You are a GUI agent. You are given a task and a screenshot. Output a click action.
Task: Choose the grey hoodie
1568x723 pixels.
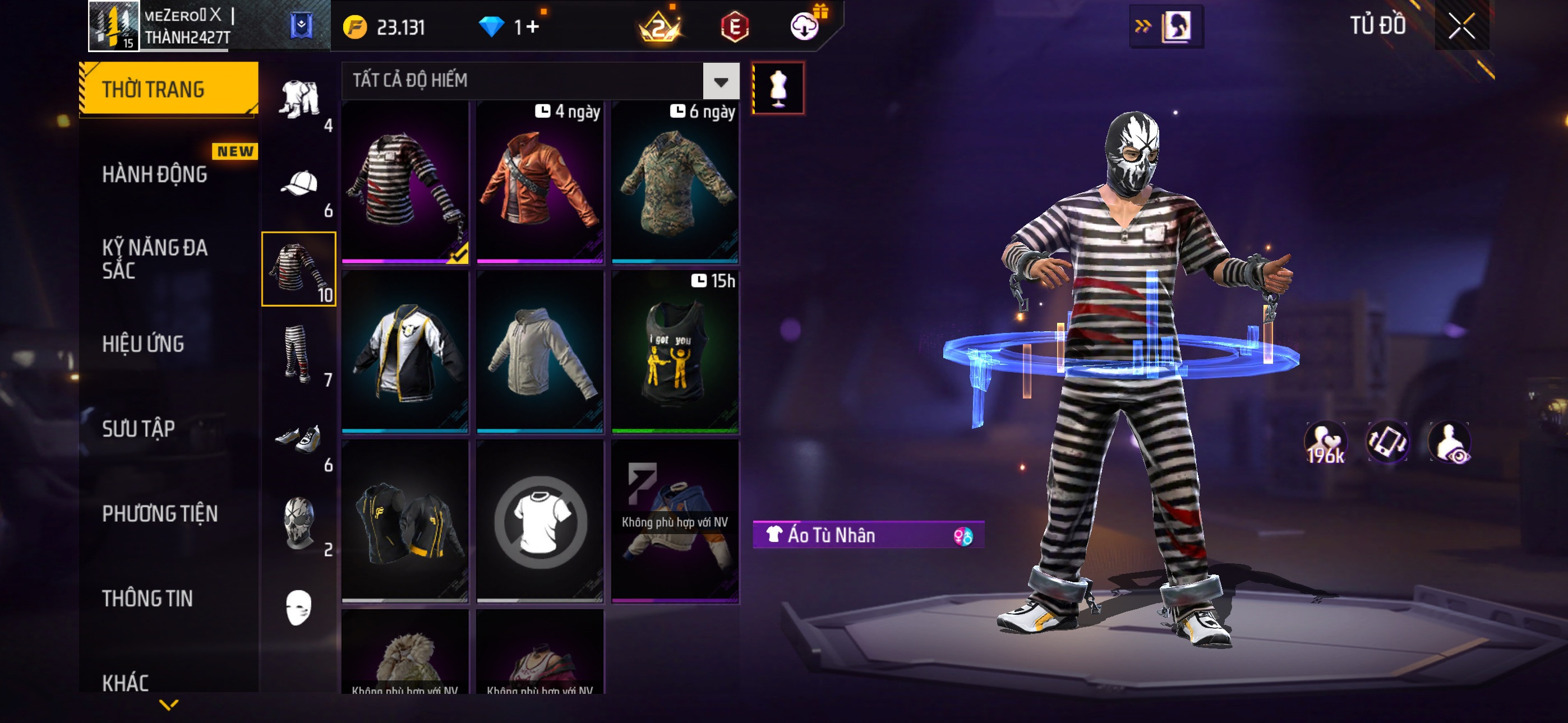tap(539, 352)
